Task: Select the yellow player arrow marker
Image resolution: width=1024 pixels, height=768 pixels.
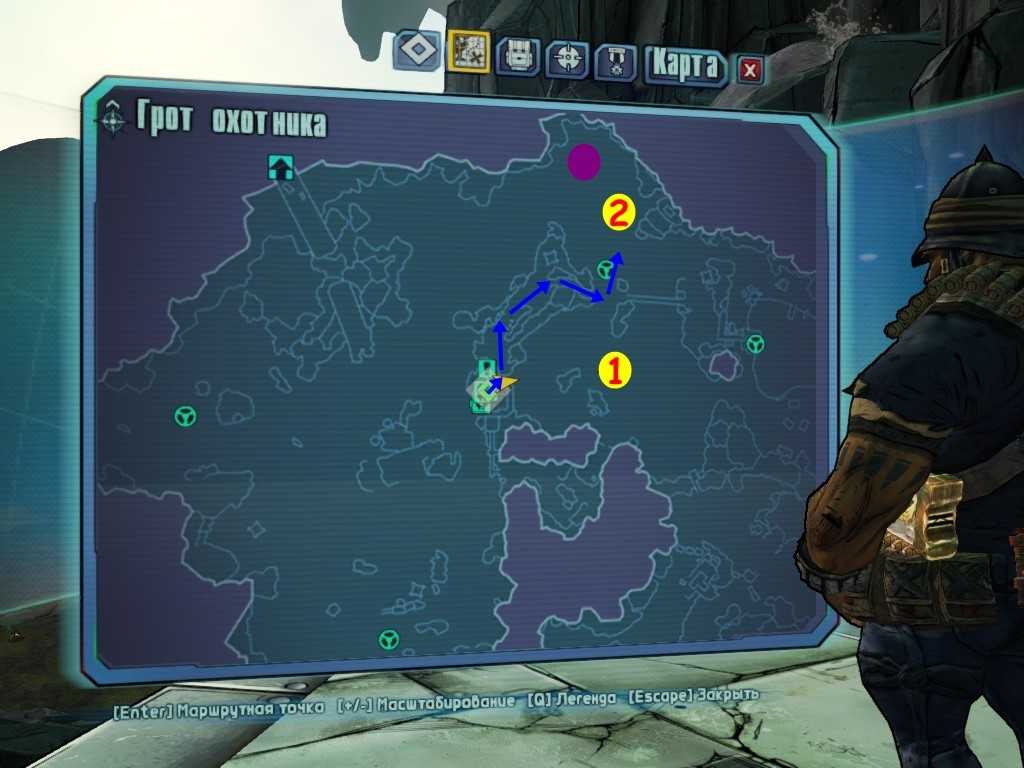Action: (509, 382)
